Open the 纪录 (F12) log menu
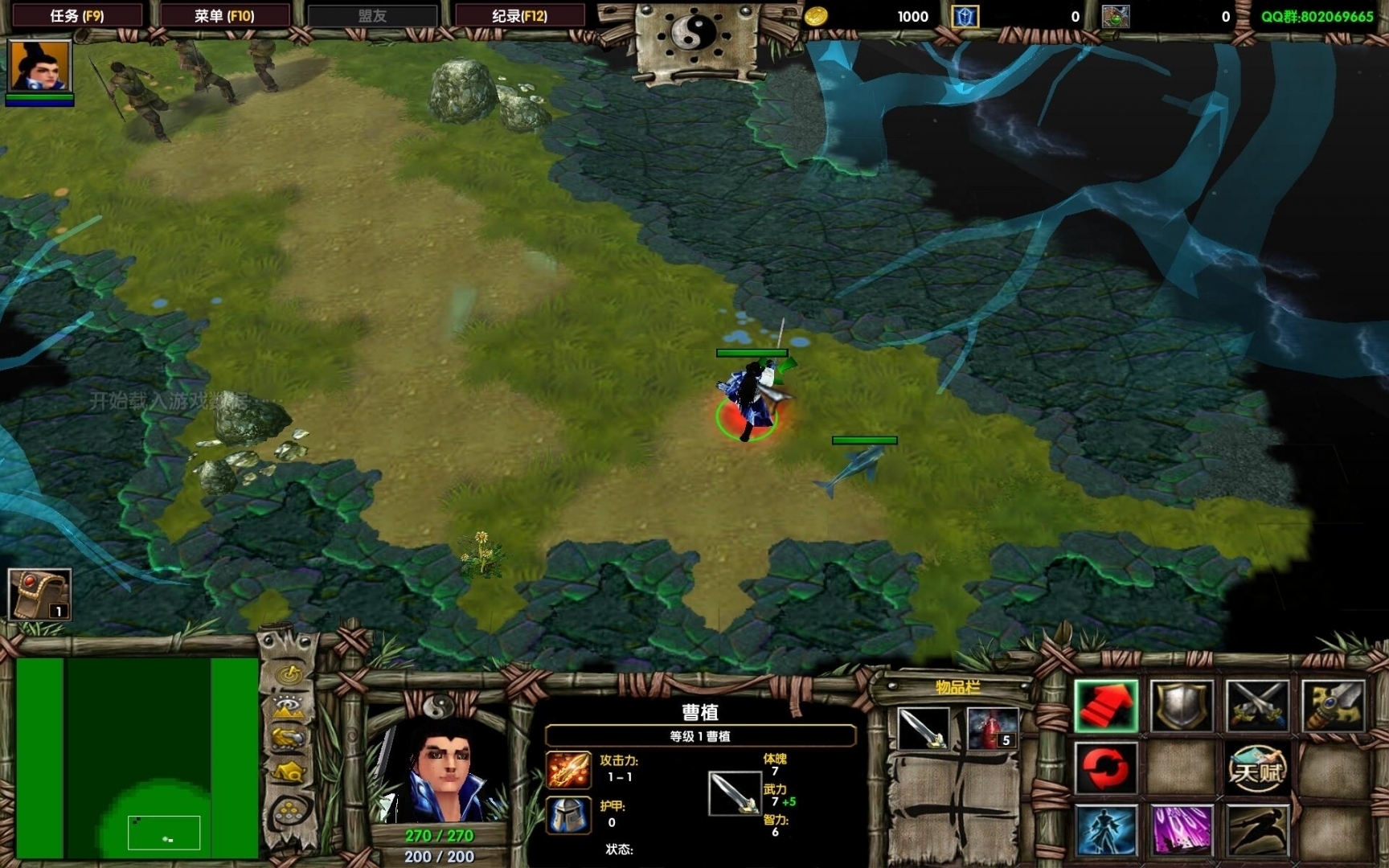This screenshot has height=868, width=1389. tap(519, 15)
